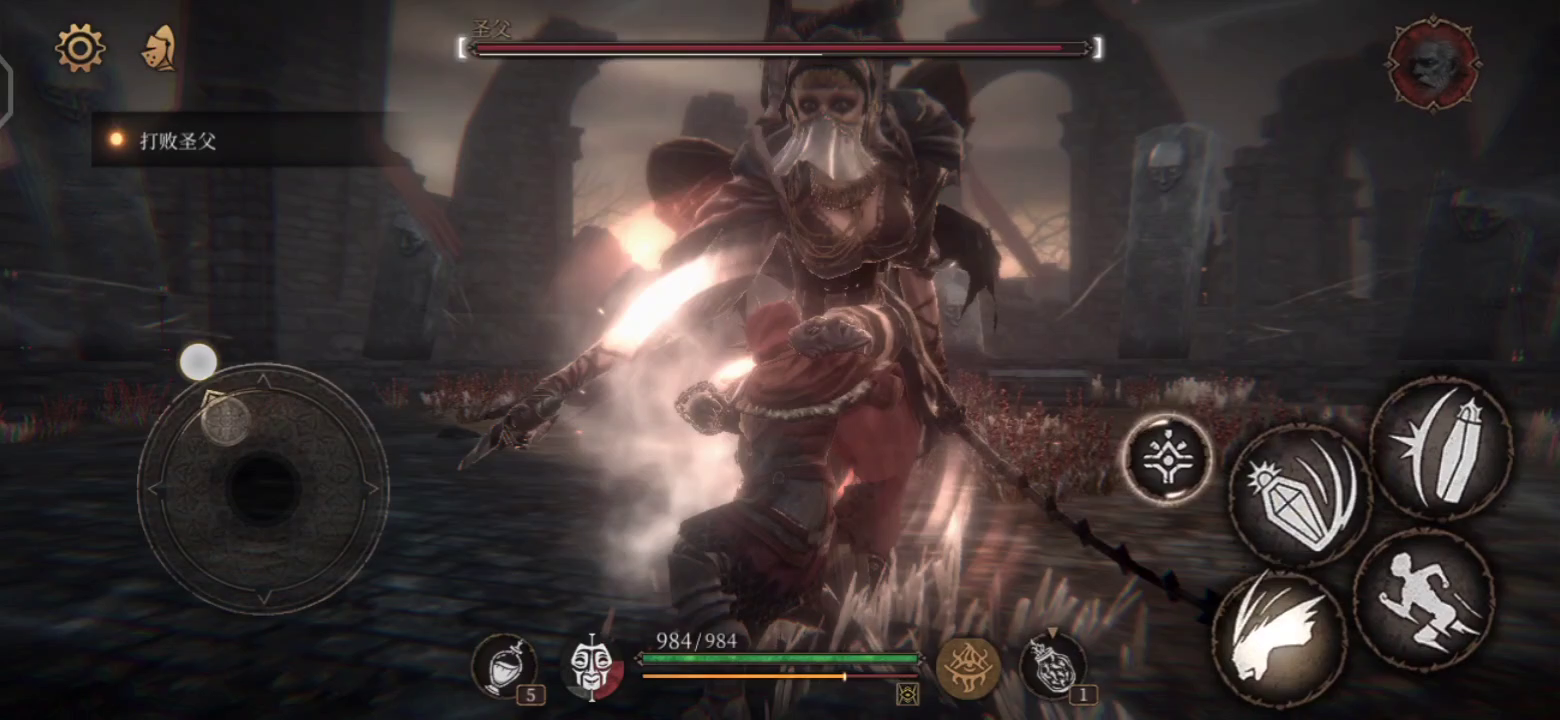The width and height of the screenshot is (1560, 720).
Task: Activate the coffin sweeping slash skill
Action: pos(1300,494)
